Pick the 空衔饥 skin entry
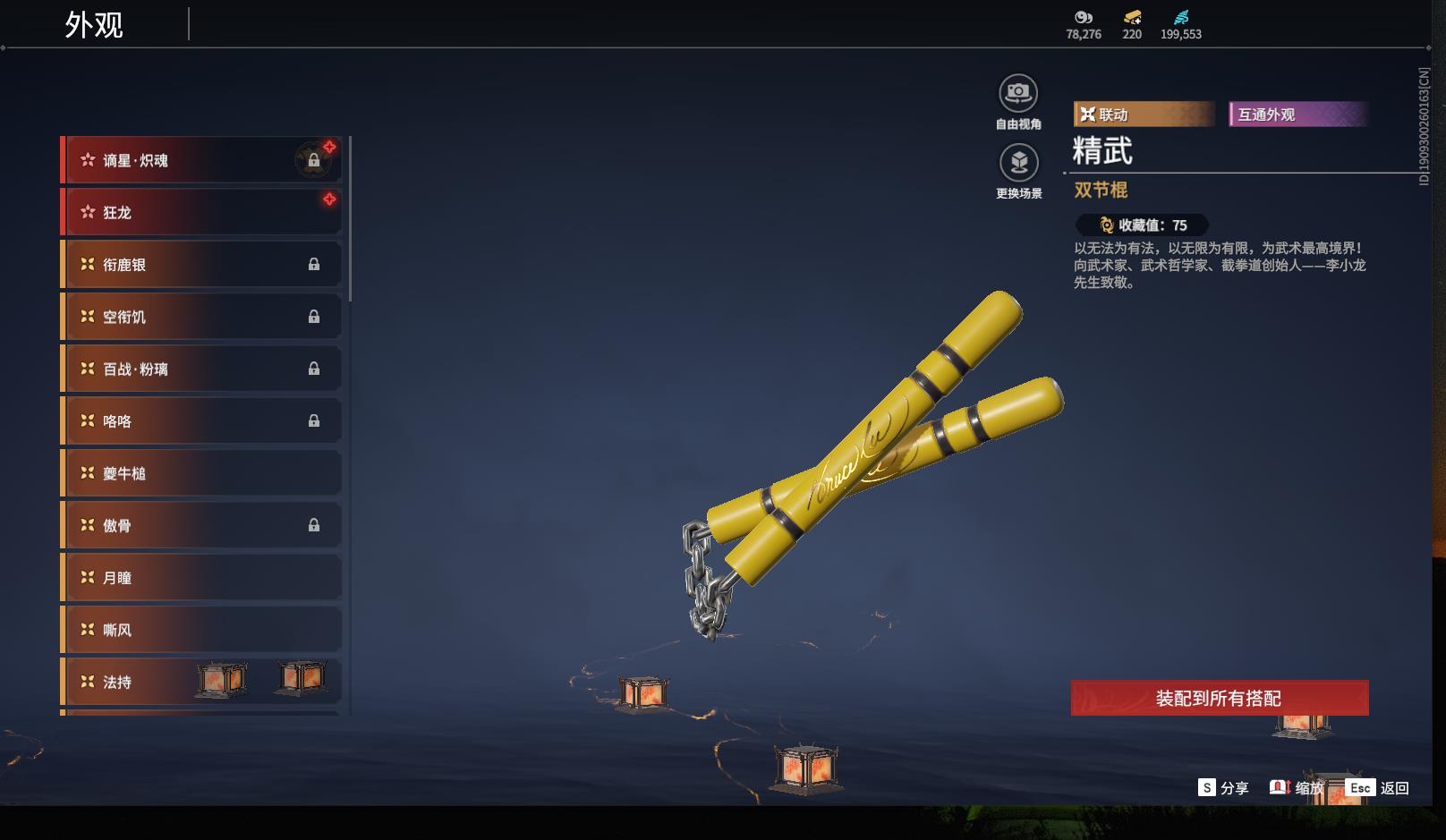Viewport: 1446px width, 840px height. [x=201, y=317]
